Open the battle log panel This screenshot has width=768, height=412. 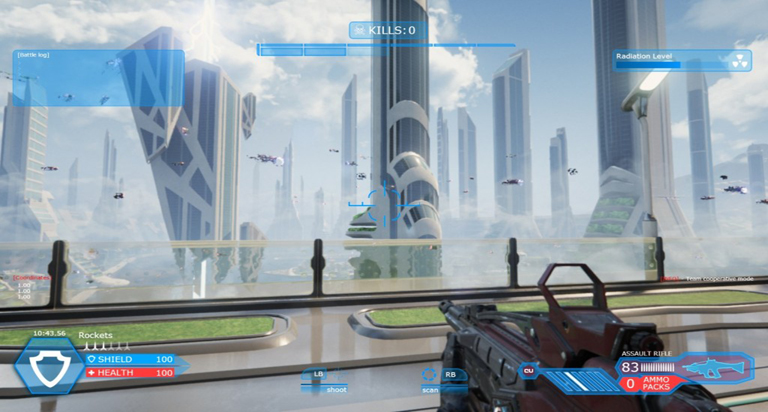(98, 78)
